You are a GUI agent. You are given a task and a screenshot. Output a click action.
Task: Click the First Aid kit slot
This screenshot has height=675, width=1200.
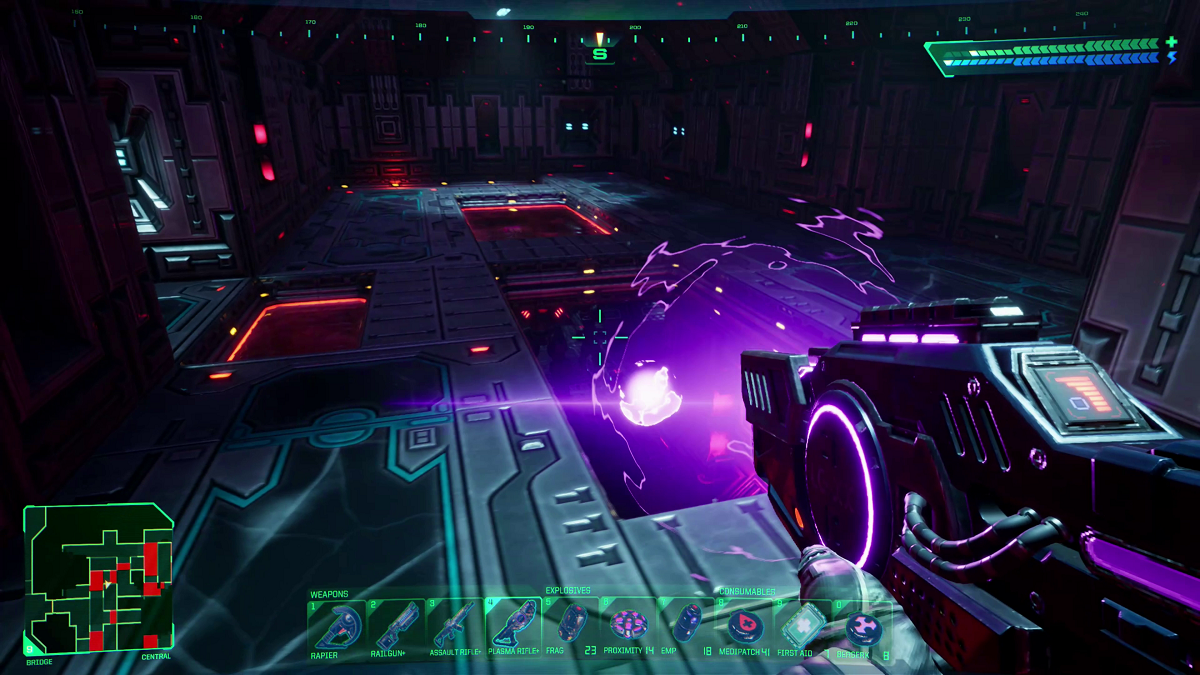click(x=801, y=626)
